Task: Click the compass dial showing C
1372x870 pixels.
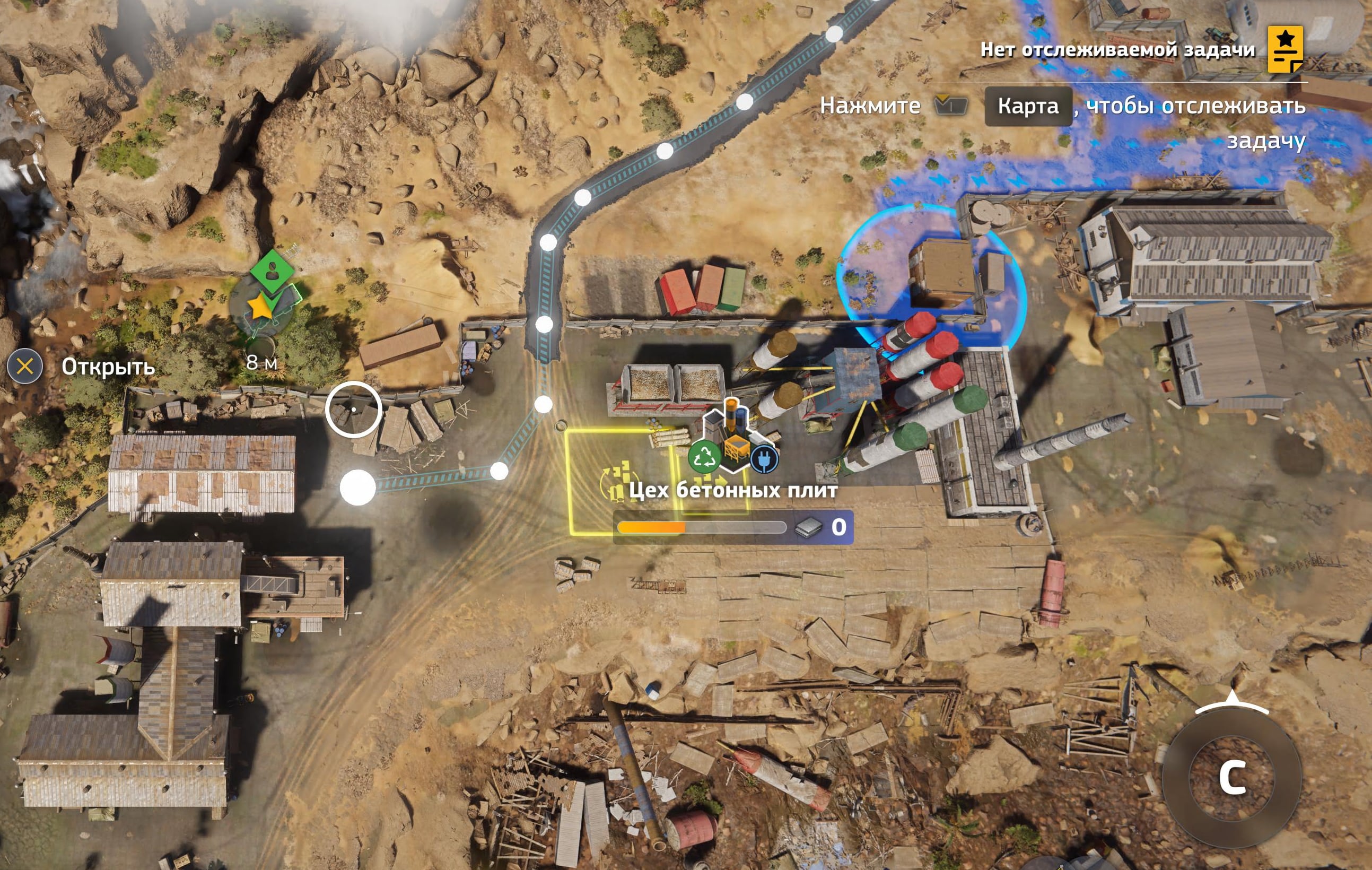Action: pyautogui.click(x=1232, y=776)
